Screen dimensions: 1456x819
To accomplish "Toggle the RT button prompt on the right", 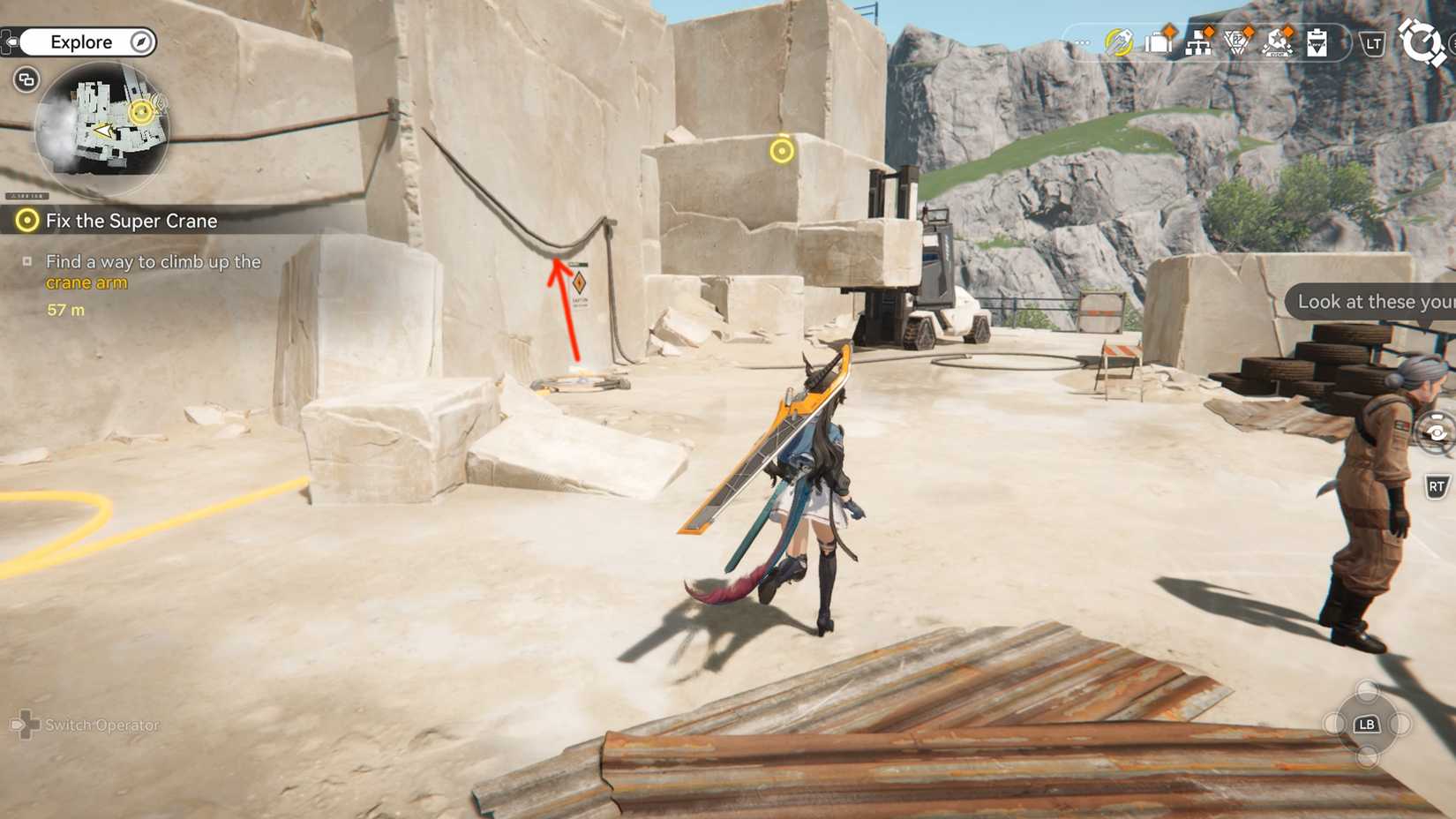I will [x=1437, y=485].
